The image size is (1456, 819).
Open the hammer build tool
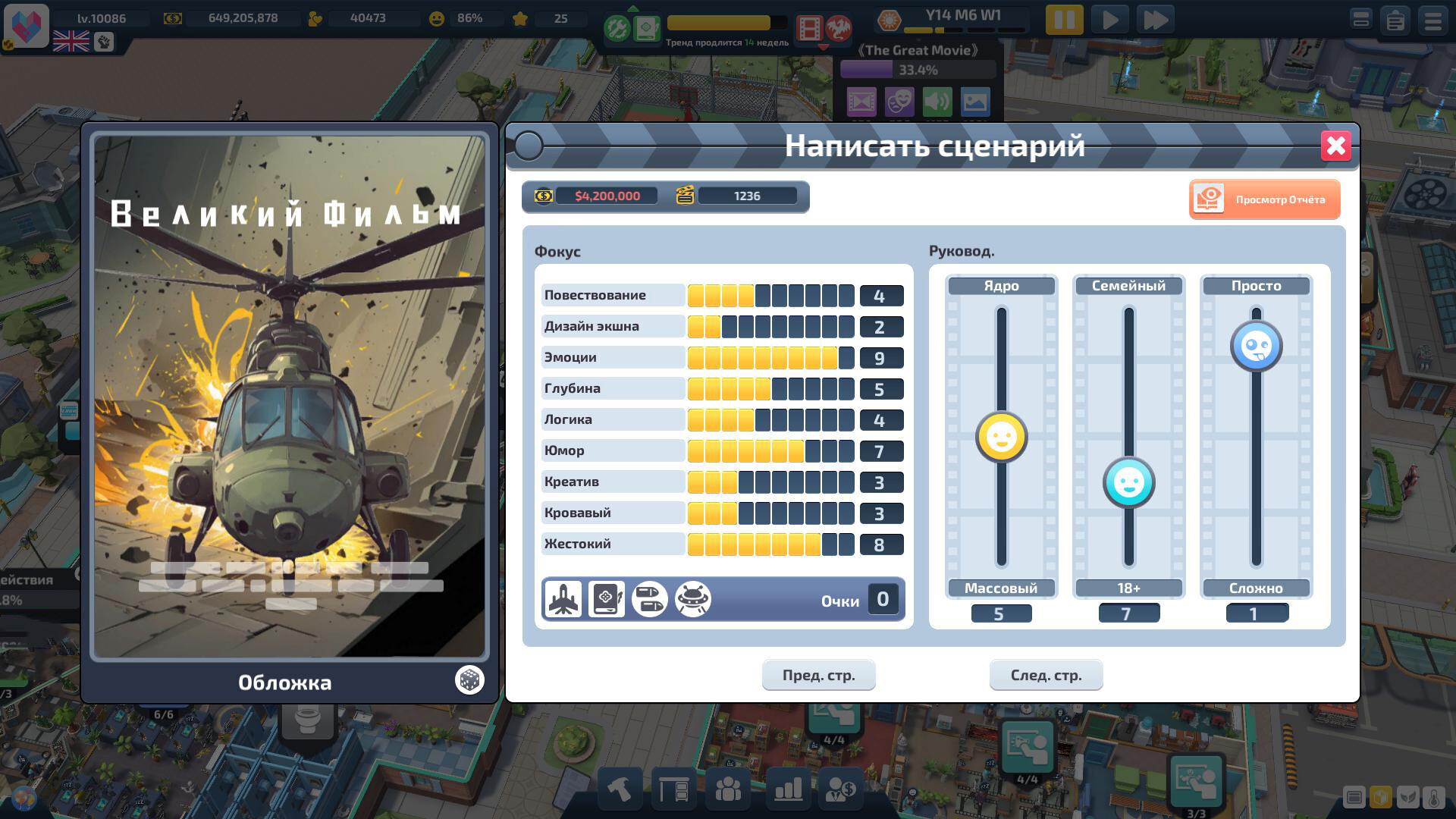pyautogui.click(x=619, y=789)
